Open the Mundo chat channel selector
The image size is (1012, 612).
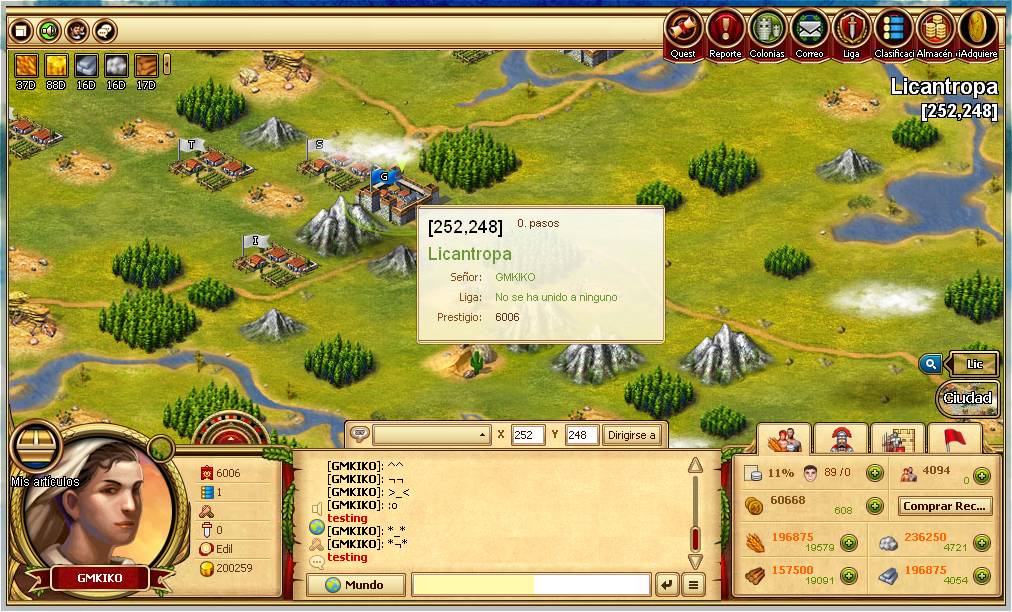357,585
